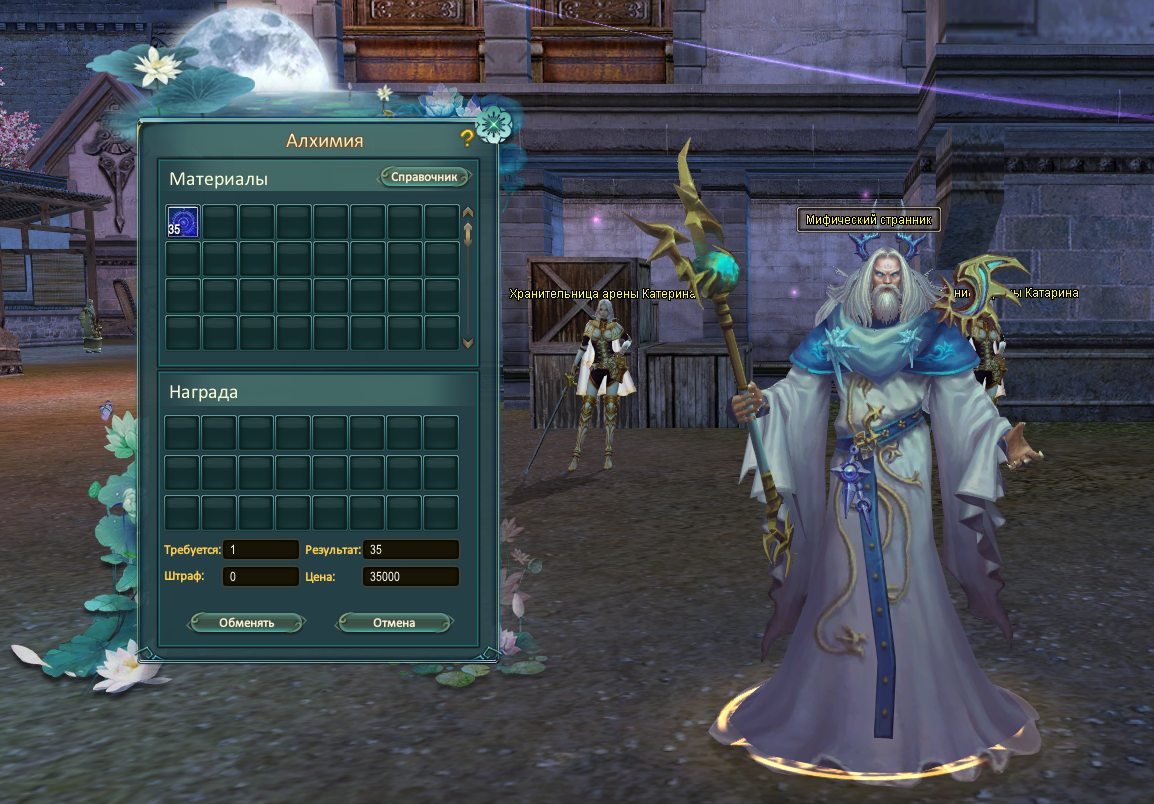Focus the Требуется quantity field
The image size is (1154, 804).
coord(261,549)
